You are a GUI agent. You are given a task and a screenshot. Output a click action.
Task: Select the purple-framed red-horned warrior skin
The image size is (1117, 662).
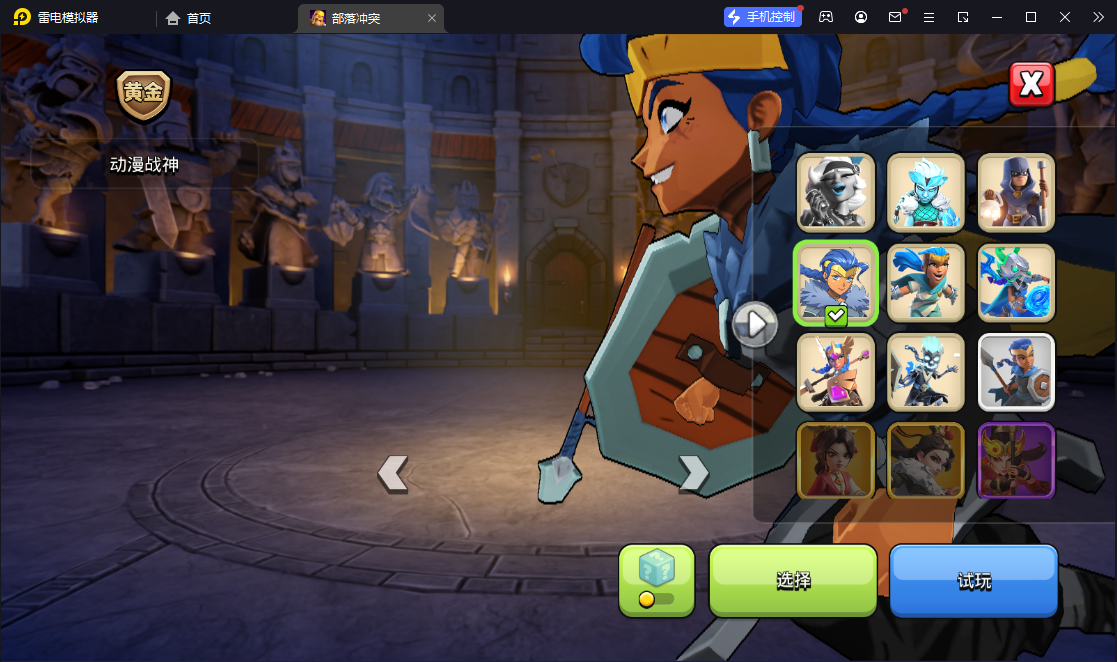pos(1016,460)
